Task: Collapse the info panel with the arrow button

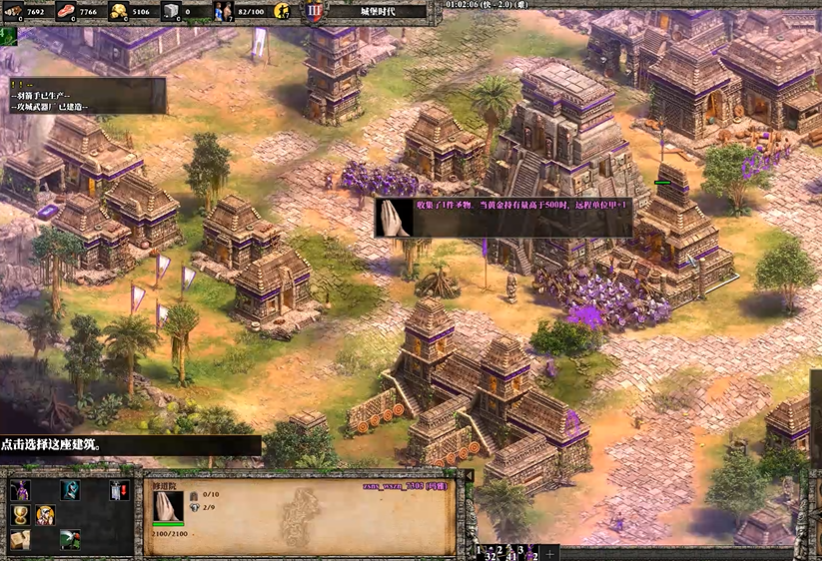Action: pyautogui.click(x=469, y=475)
